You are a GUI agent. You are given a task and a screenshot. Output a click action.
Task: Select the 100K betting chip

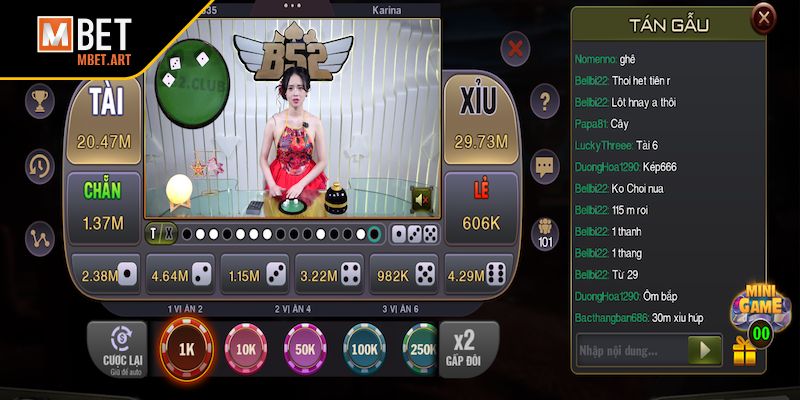pyautogui.click(x=365, y=351)
